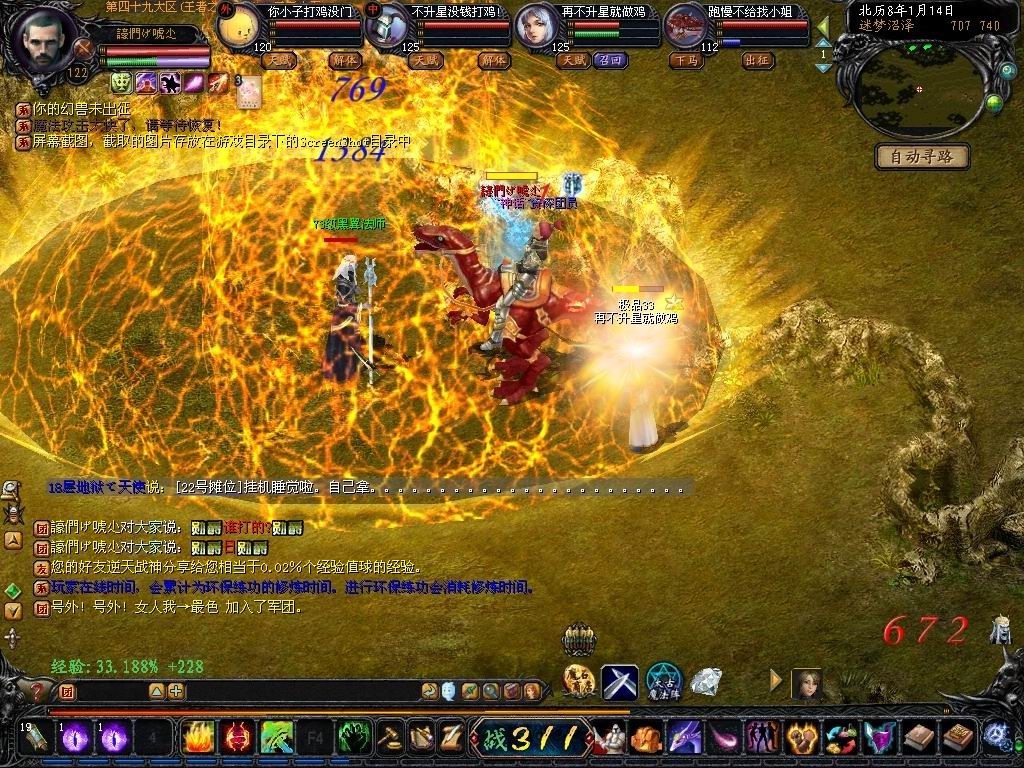Open the question mark help button
Screen dimensions: 1024x768
(x=38, y=691)
